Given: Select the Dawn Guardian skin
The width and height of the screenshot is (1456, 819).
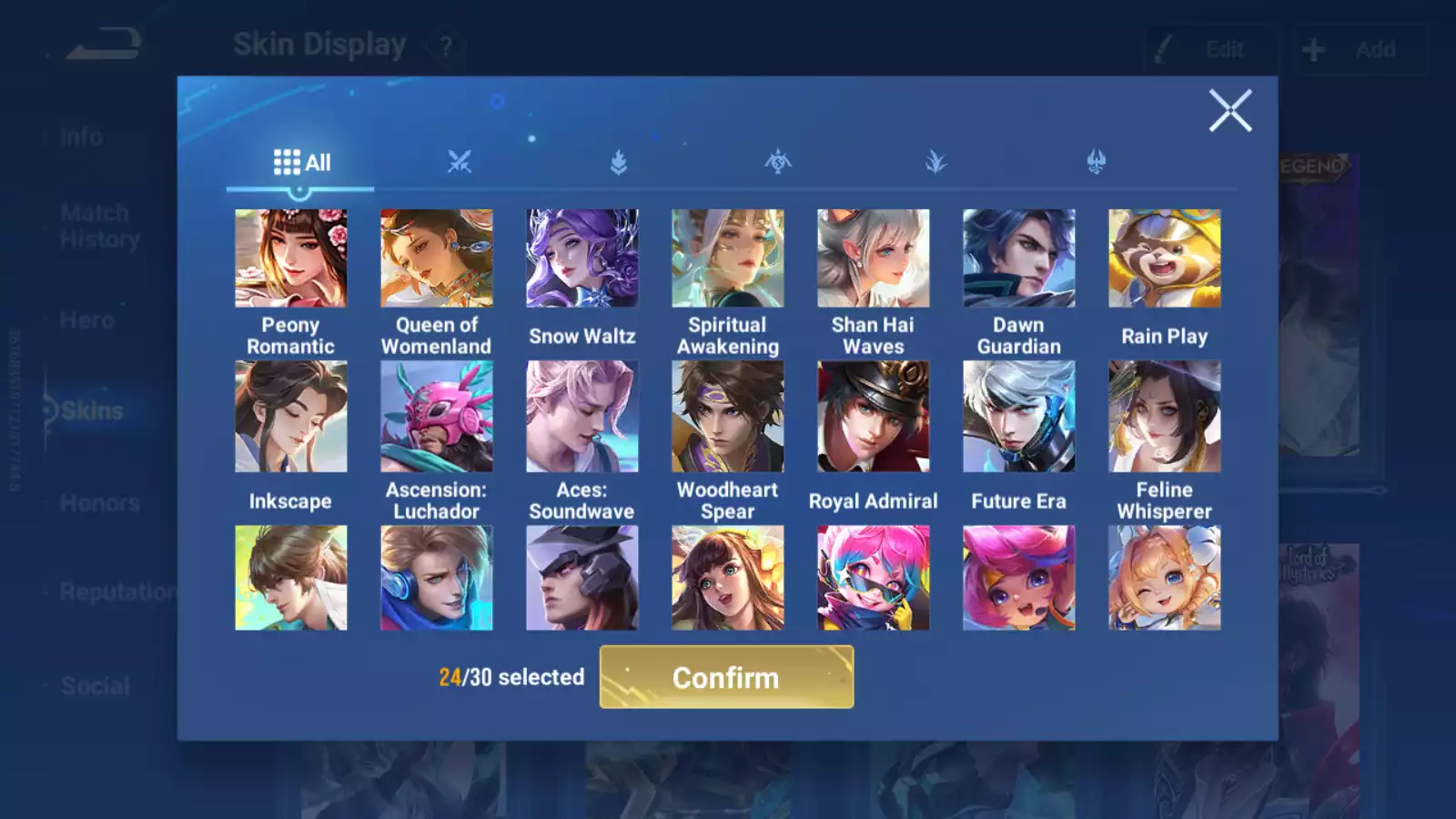Looking at the screenshot, I should tap(1019, 258).
